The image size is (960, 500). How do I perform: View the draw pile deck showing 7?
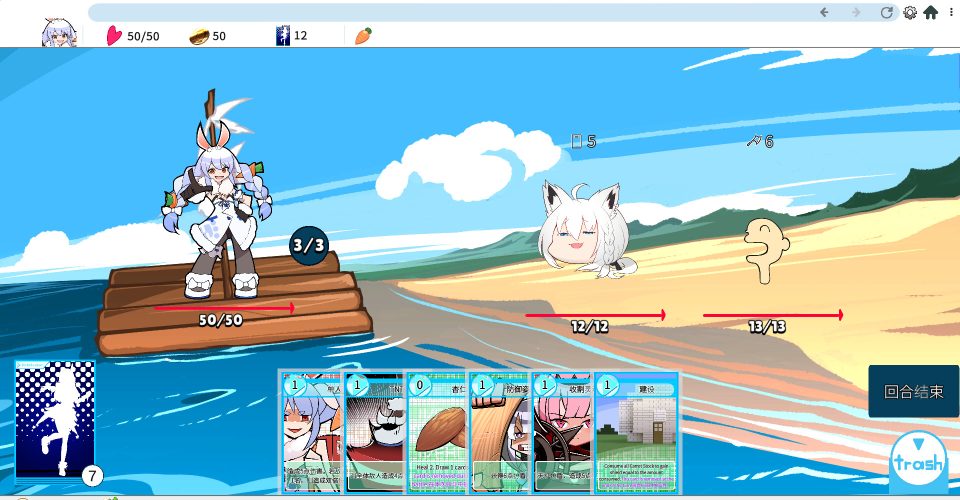(55, 420)
